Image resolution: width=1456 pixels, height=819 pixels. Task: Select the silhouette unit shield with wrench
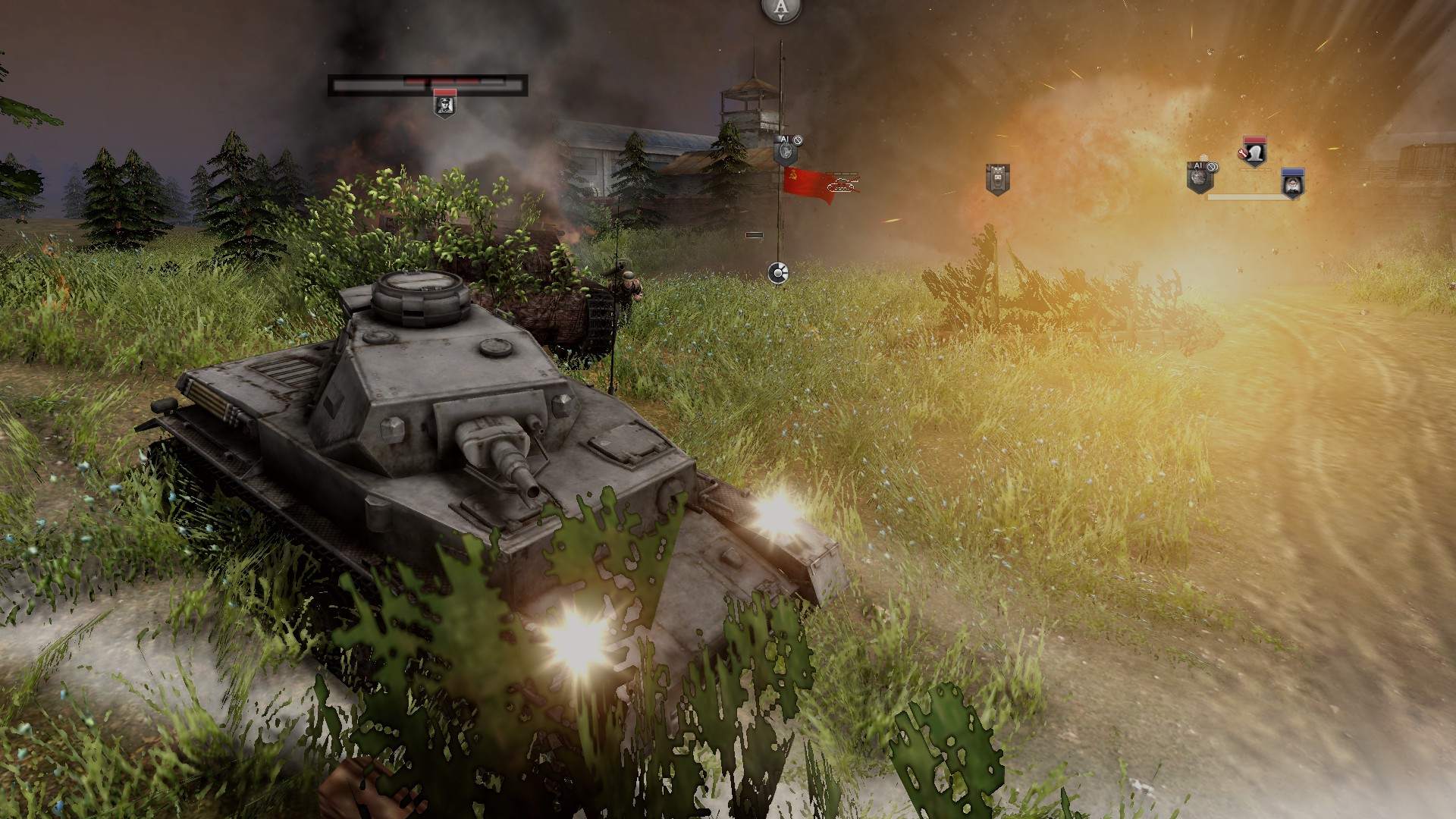click(x=1254, y=153)
